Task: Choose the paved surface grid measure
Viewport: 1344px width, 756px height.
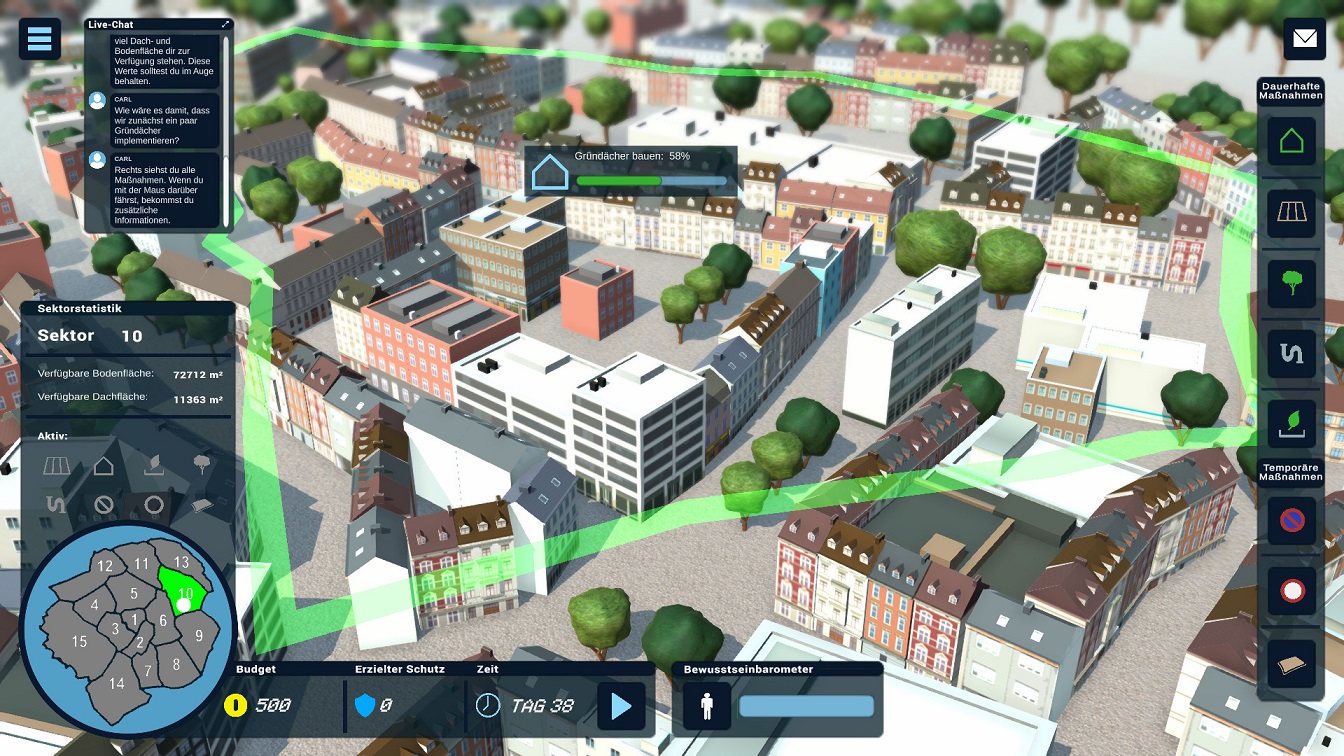Action: [x=1291, y=212]
